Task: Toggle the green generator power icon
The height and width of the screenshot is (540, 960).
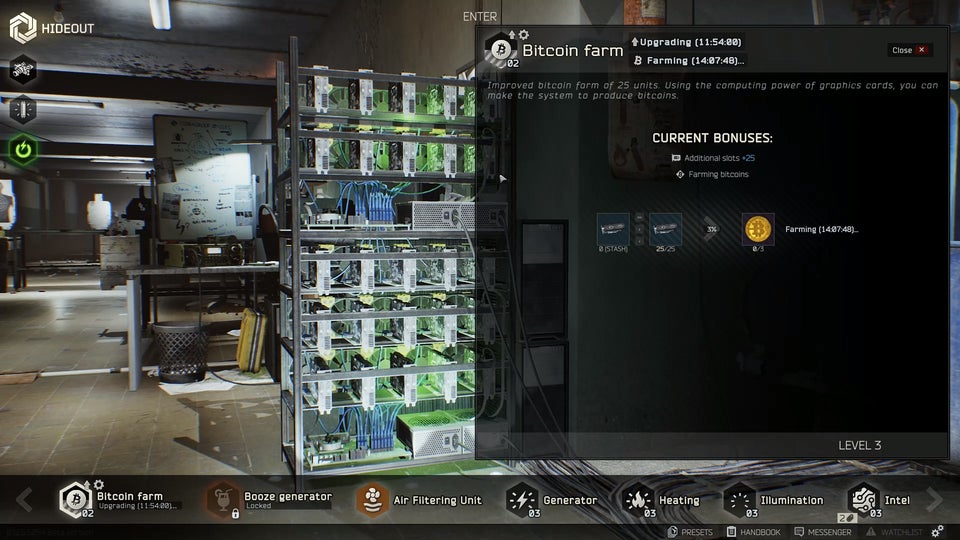Action: 23,149
